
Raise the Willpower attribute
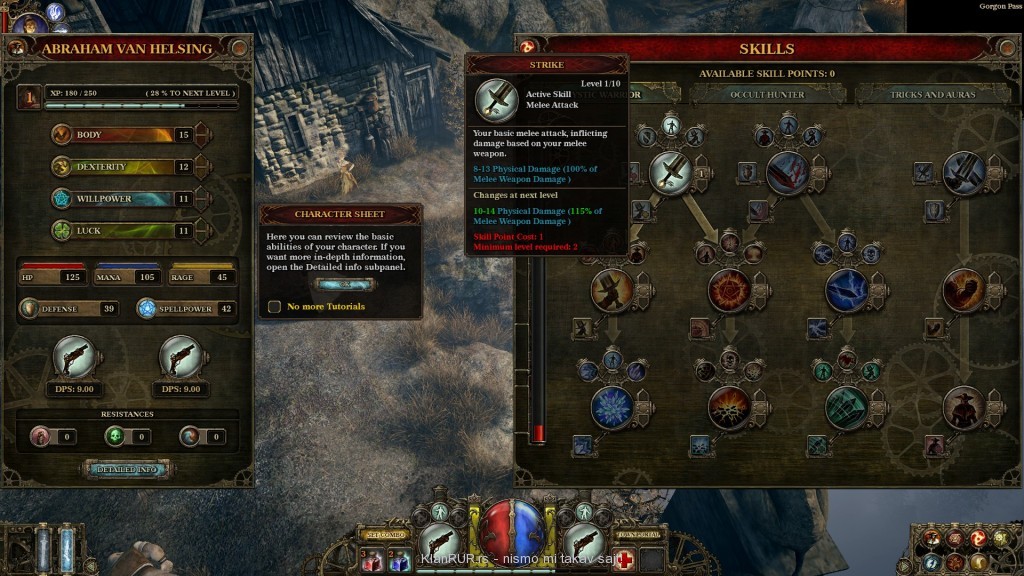click(x=202, y=198)
